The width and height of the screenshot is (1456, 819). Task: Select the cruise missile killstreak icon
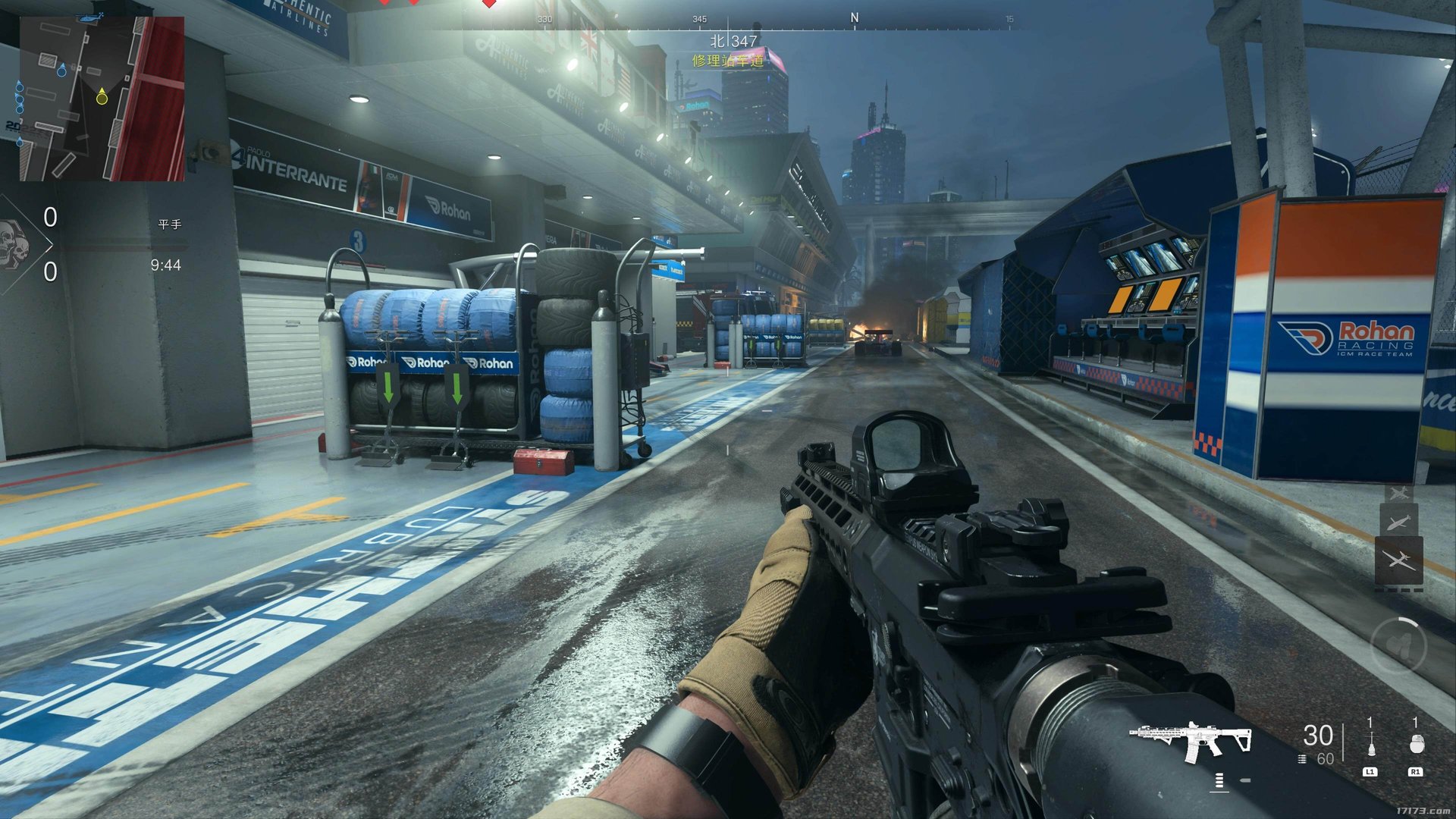pyautogui.click(x=1398, y=522)
